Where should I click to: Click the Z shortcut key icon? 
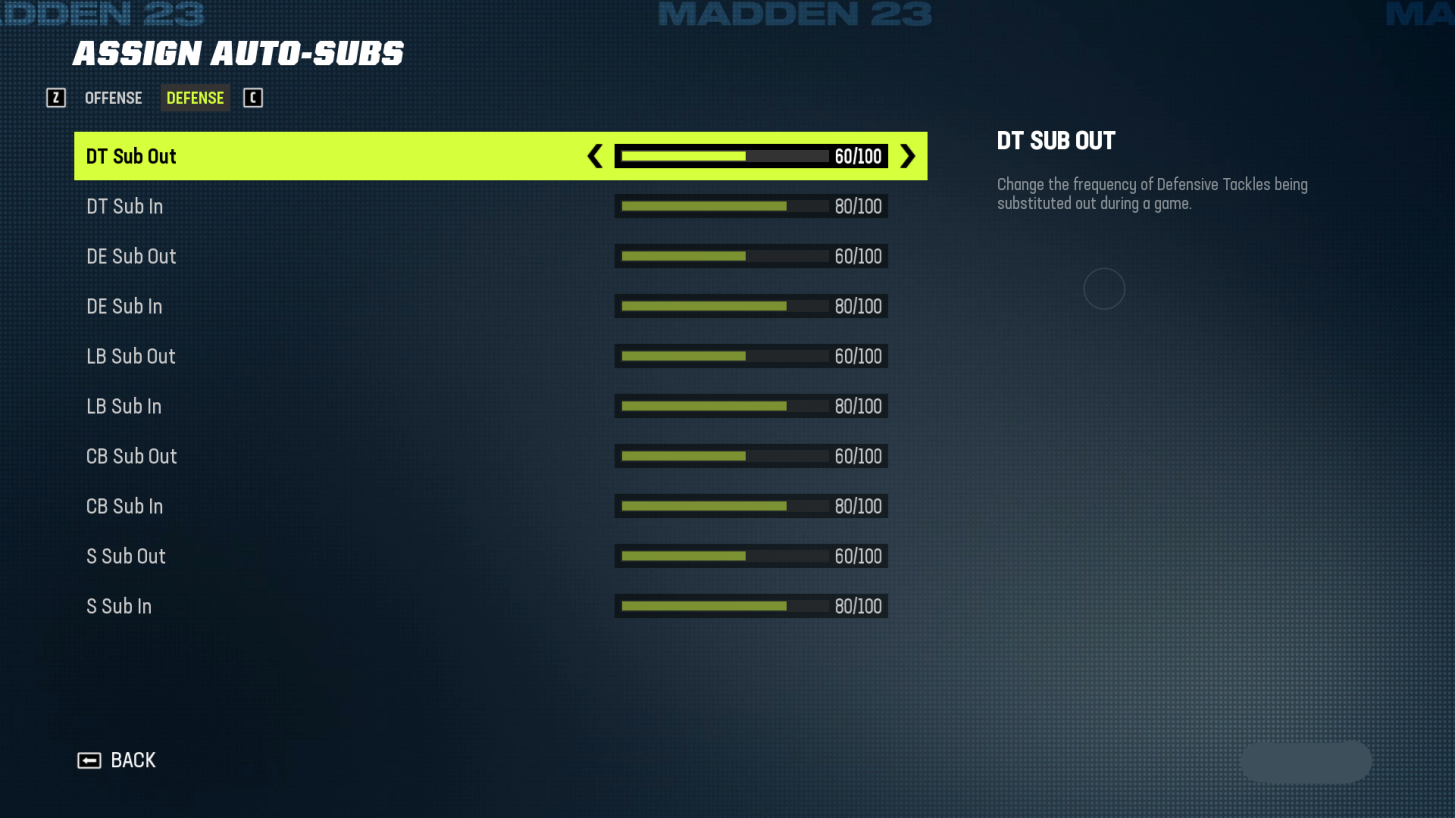coord(56,97)
